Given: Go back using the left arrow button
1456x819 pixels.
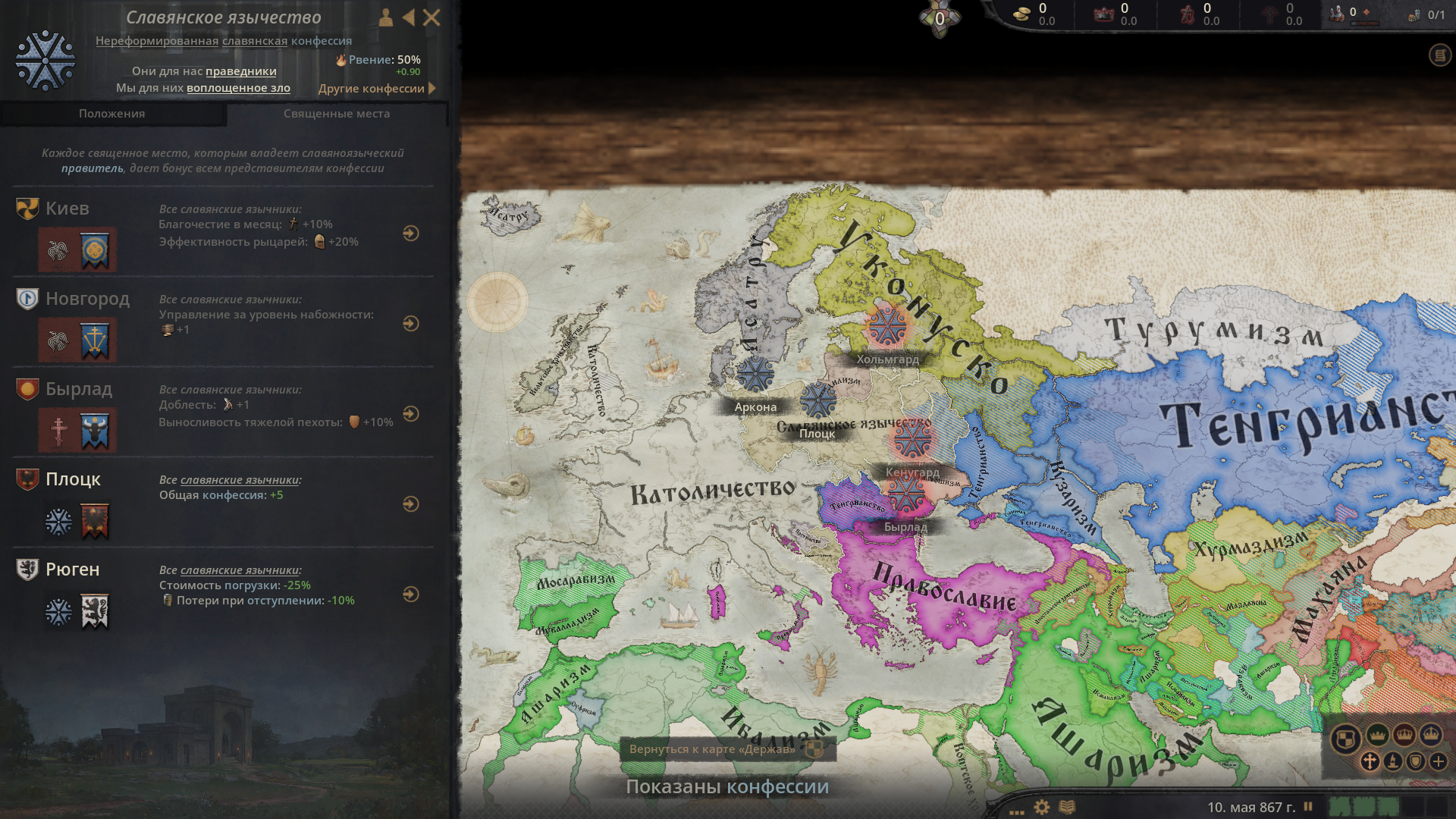Looking at the screenshot, I should pyautogui.click(x=409, y=17).
